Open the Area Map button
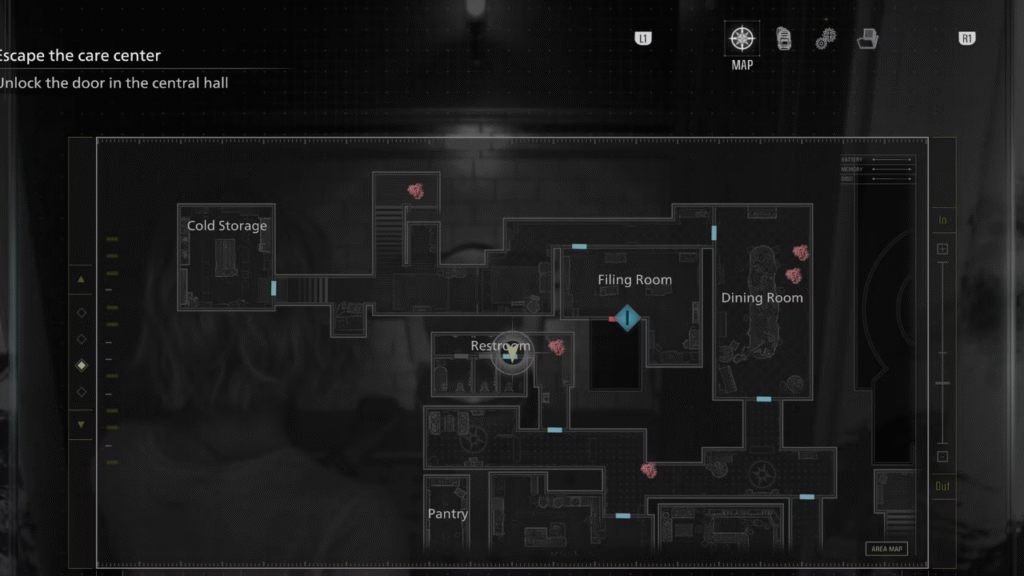Viewport: 1024px width, 576px height. [x=887, y=548]
